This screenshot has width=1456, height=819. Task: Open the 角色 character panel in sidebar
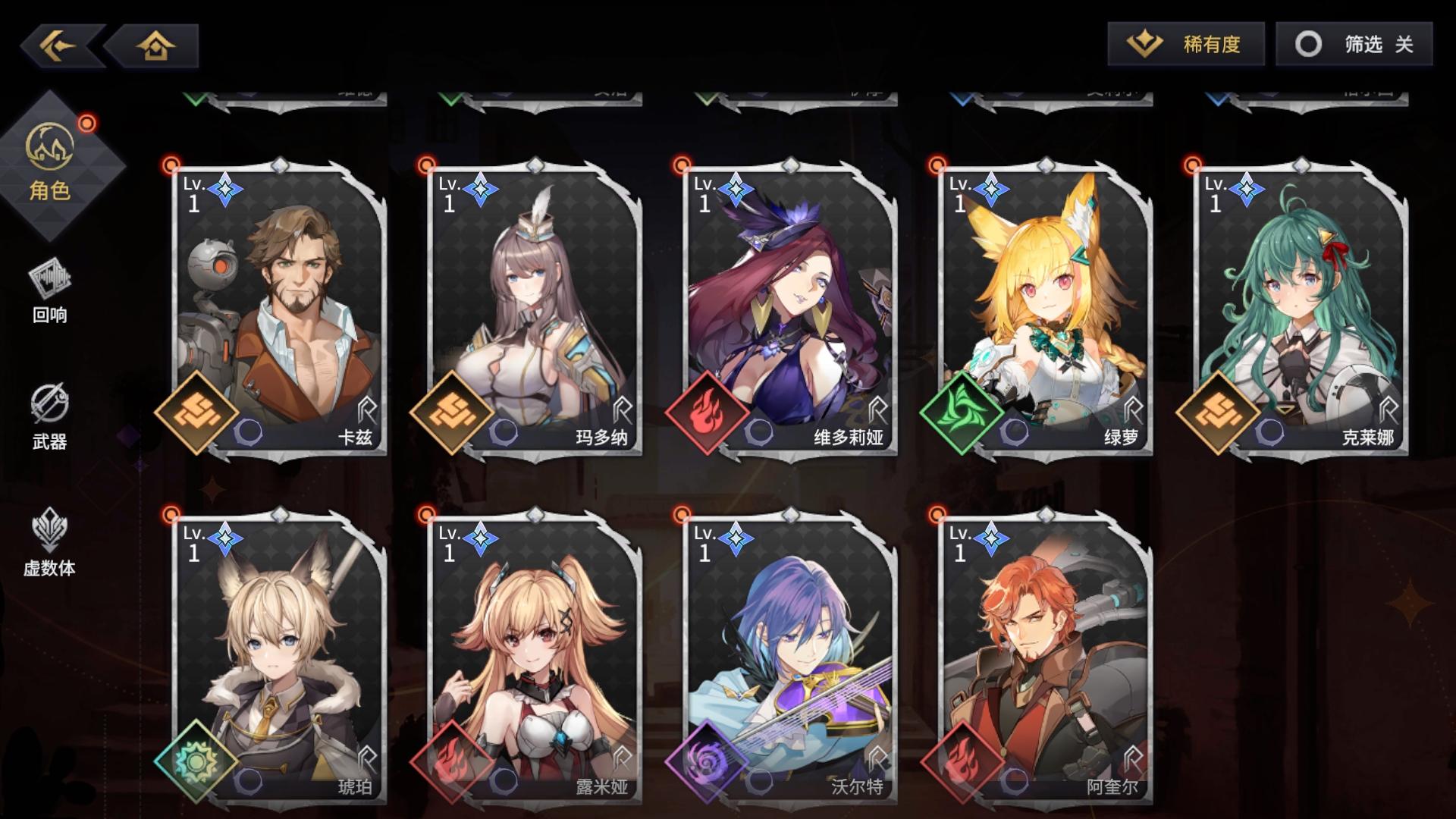50,155
